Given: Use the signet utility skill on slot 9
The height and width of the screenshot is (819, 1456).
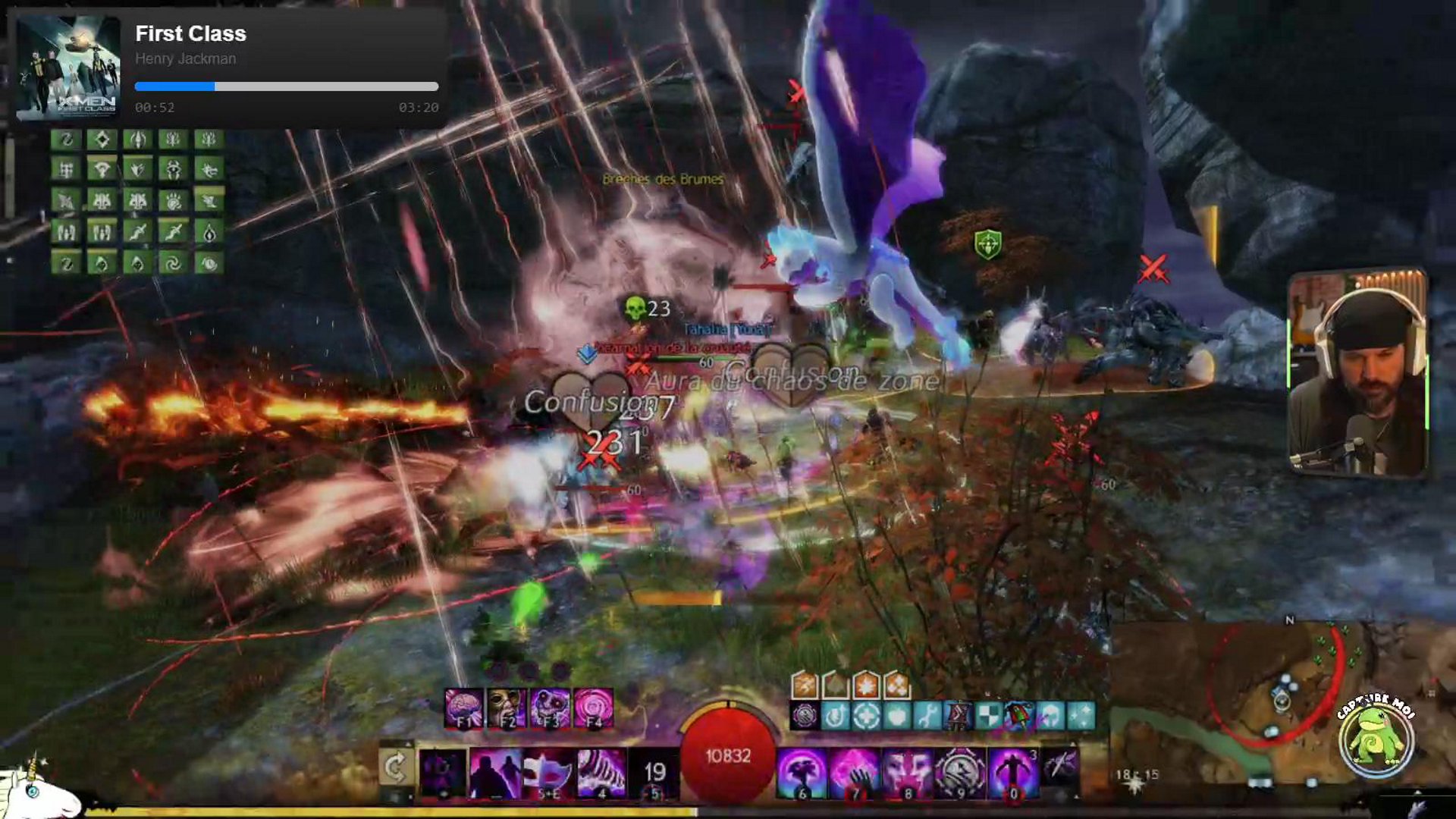Looking at the screenshot, I should click(960, 773).
